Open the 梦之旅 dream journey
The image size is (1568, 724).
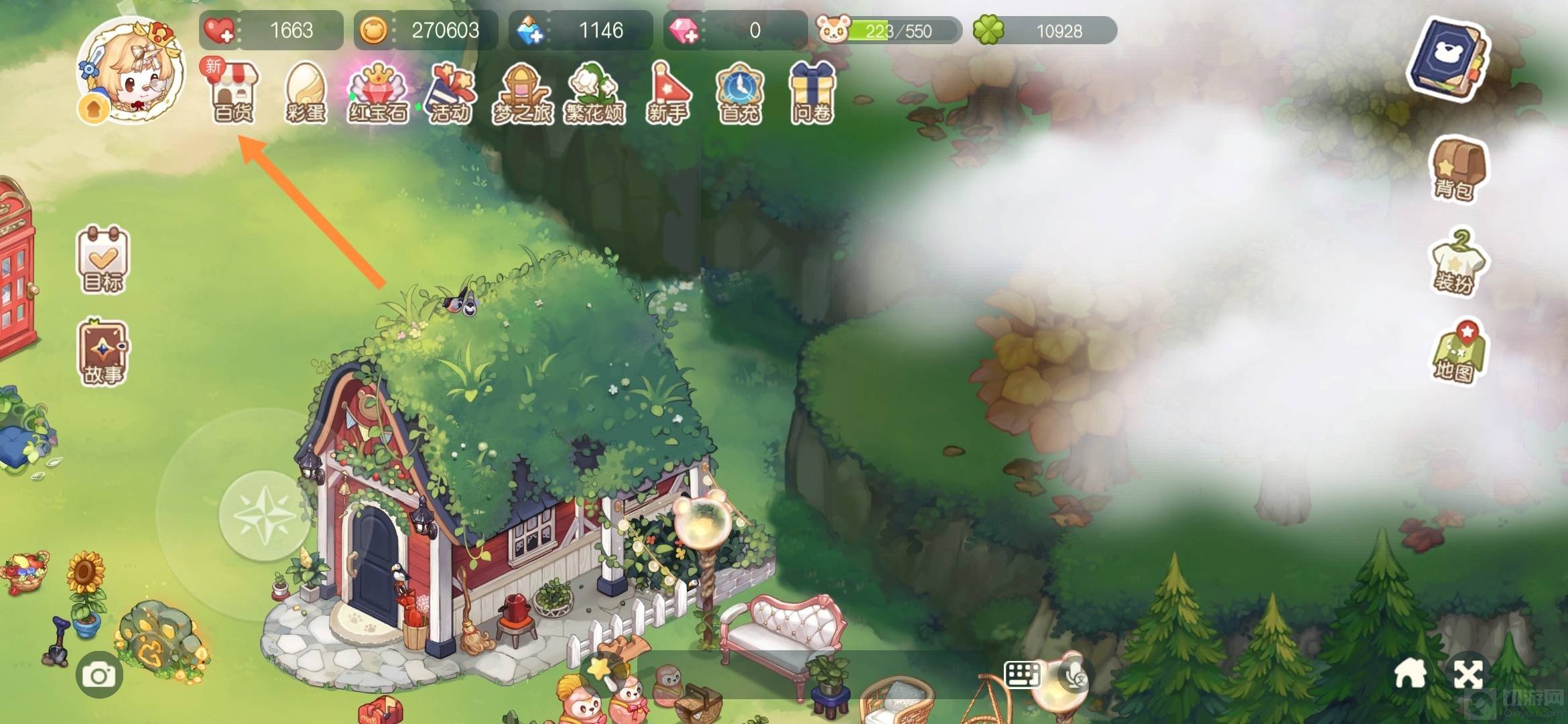pyautogui.click(x=523, y=93)
